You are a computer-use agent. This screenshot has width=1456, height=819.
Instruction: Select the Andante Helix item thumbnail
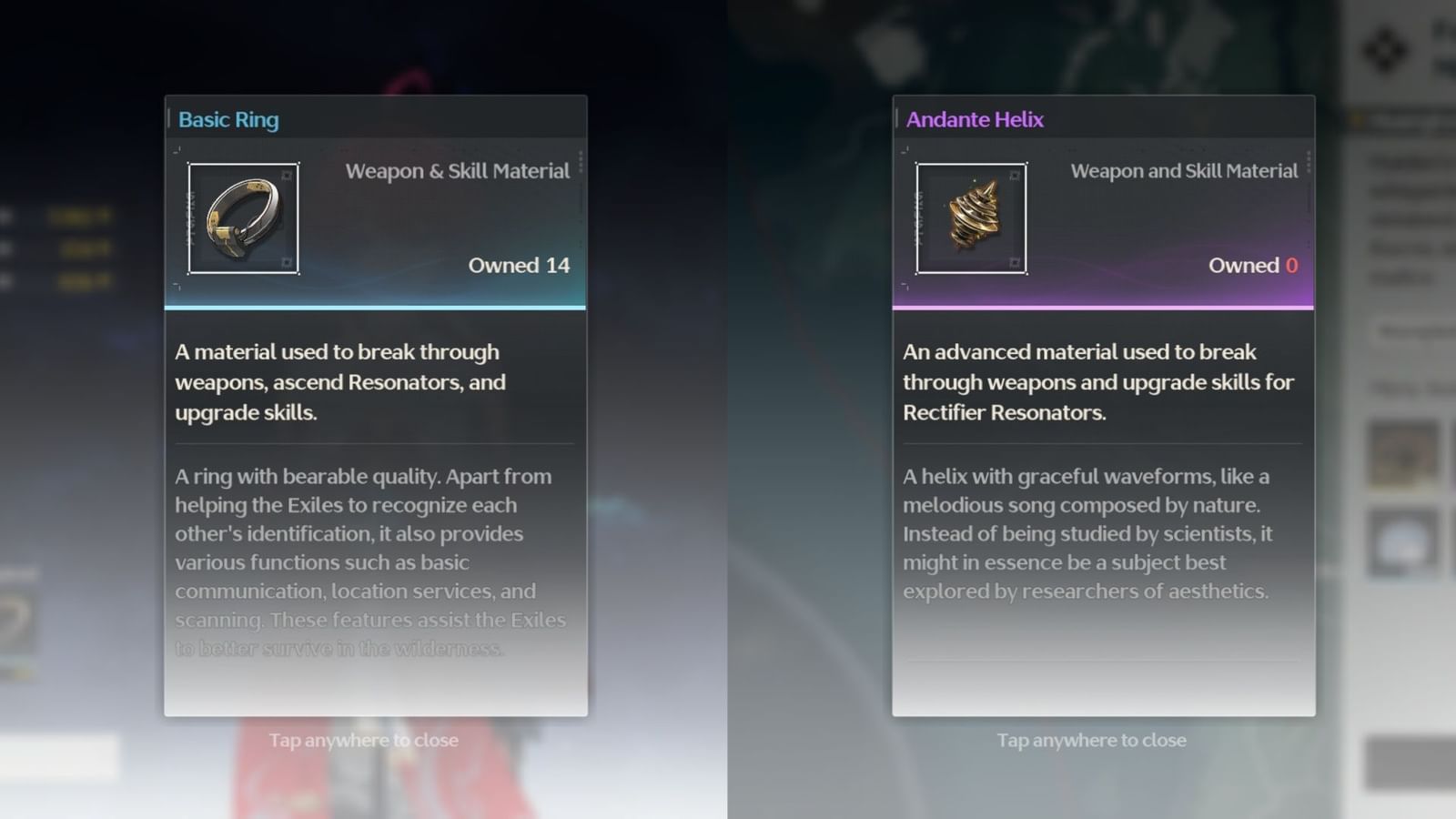coord(970,217)
